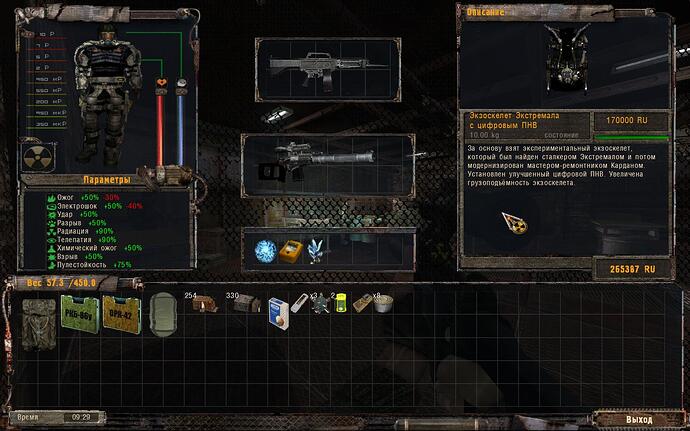Select the camouflage backpack item
This screenshot has width=690, height=431.
(x=42, y=316)
